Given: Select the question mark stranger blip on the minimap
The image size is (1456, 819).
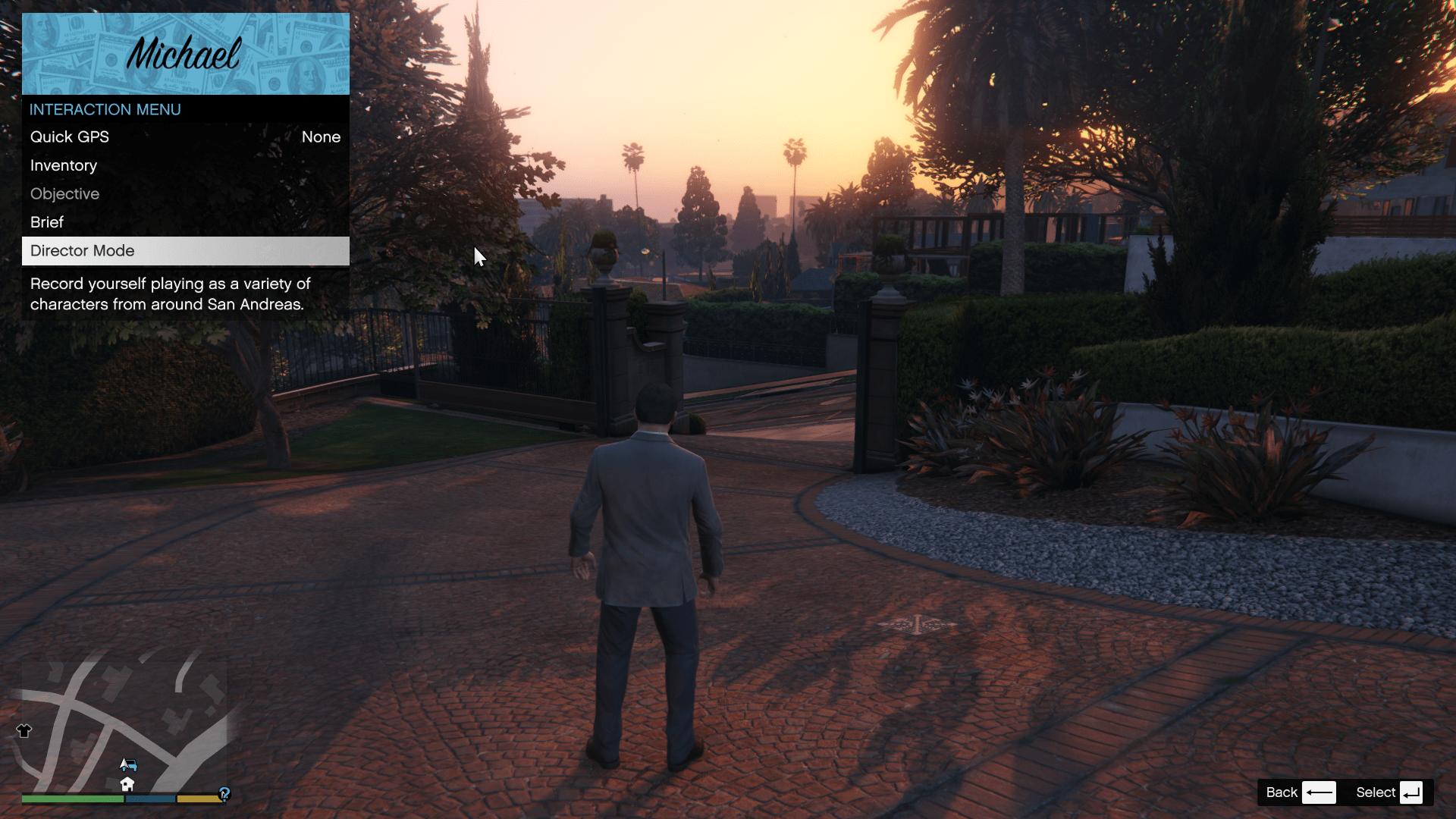Looking at the screenshot, I should (224, 794).
